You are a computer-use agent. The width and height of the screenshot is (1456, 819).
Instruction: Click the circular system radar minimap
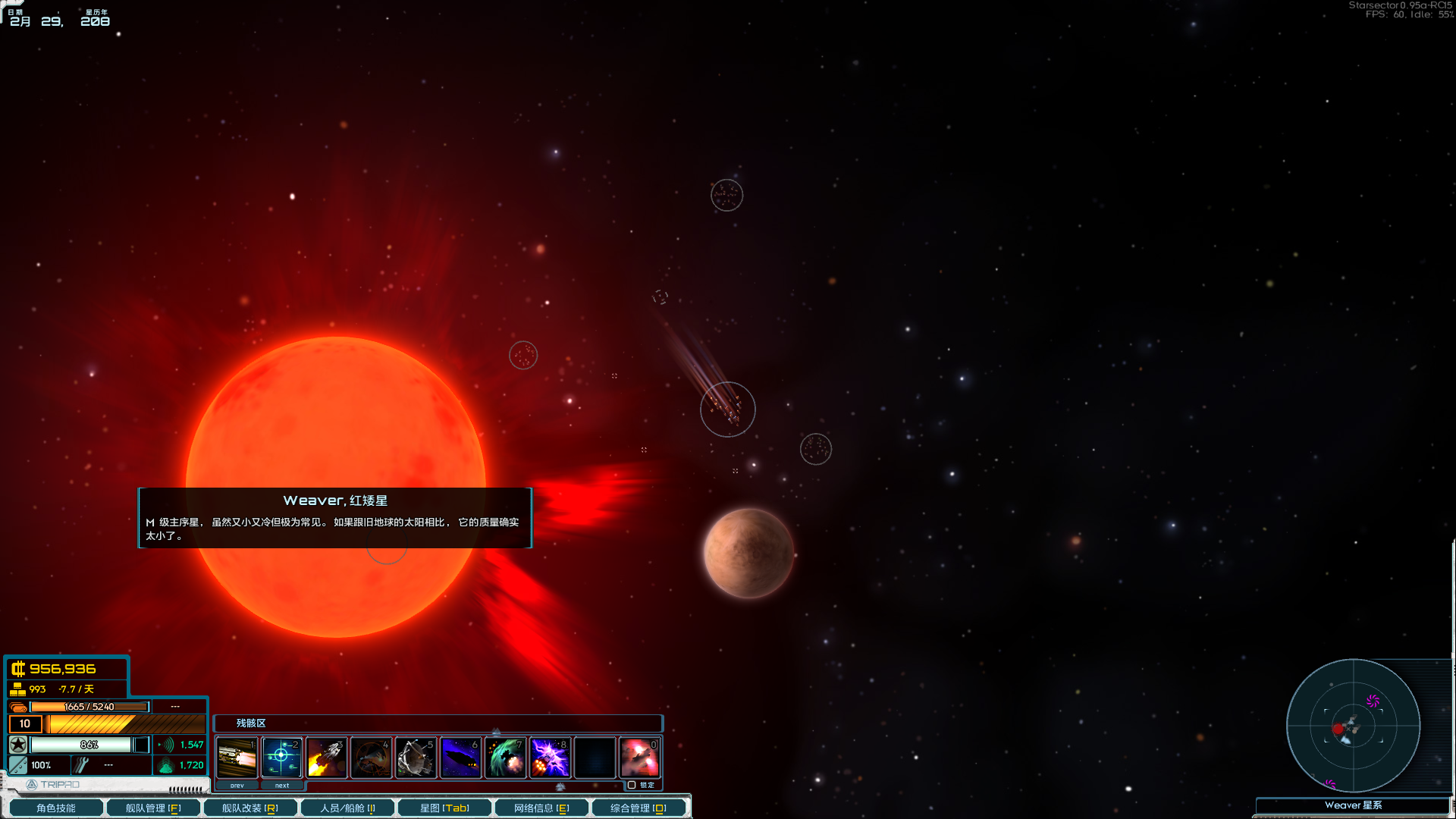(1353, 726)
